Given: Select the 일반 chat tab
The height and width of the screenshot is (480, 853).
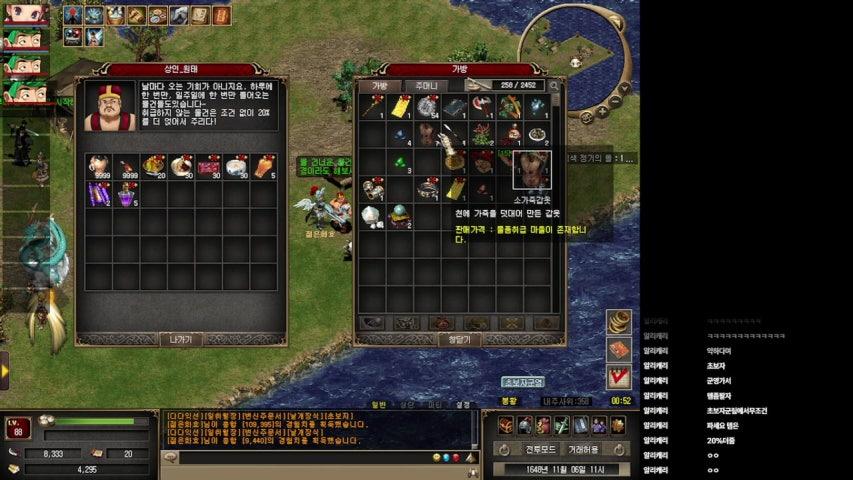Looking at the screenshot, I should point(379,404).
